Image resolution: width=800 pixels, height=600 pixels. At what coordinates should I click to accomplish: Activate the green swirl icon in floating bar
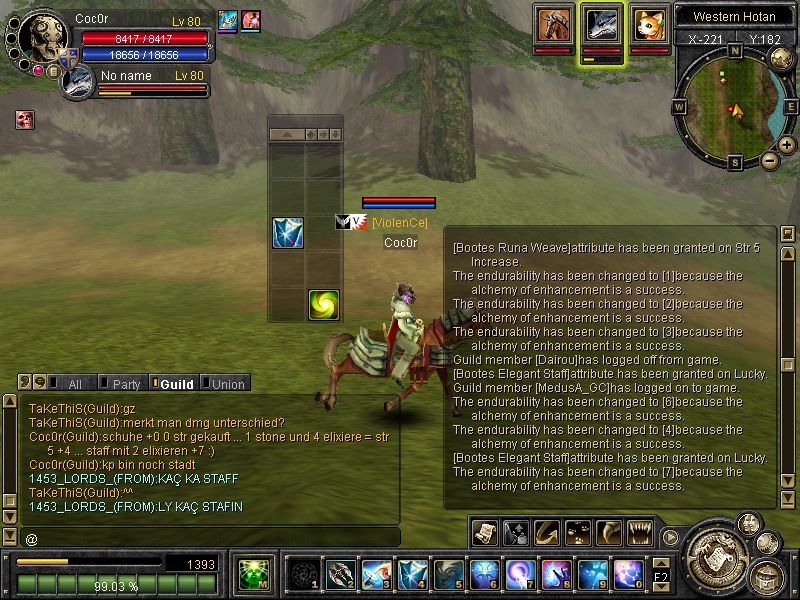[x=323, y=304]
